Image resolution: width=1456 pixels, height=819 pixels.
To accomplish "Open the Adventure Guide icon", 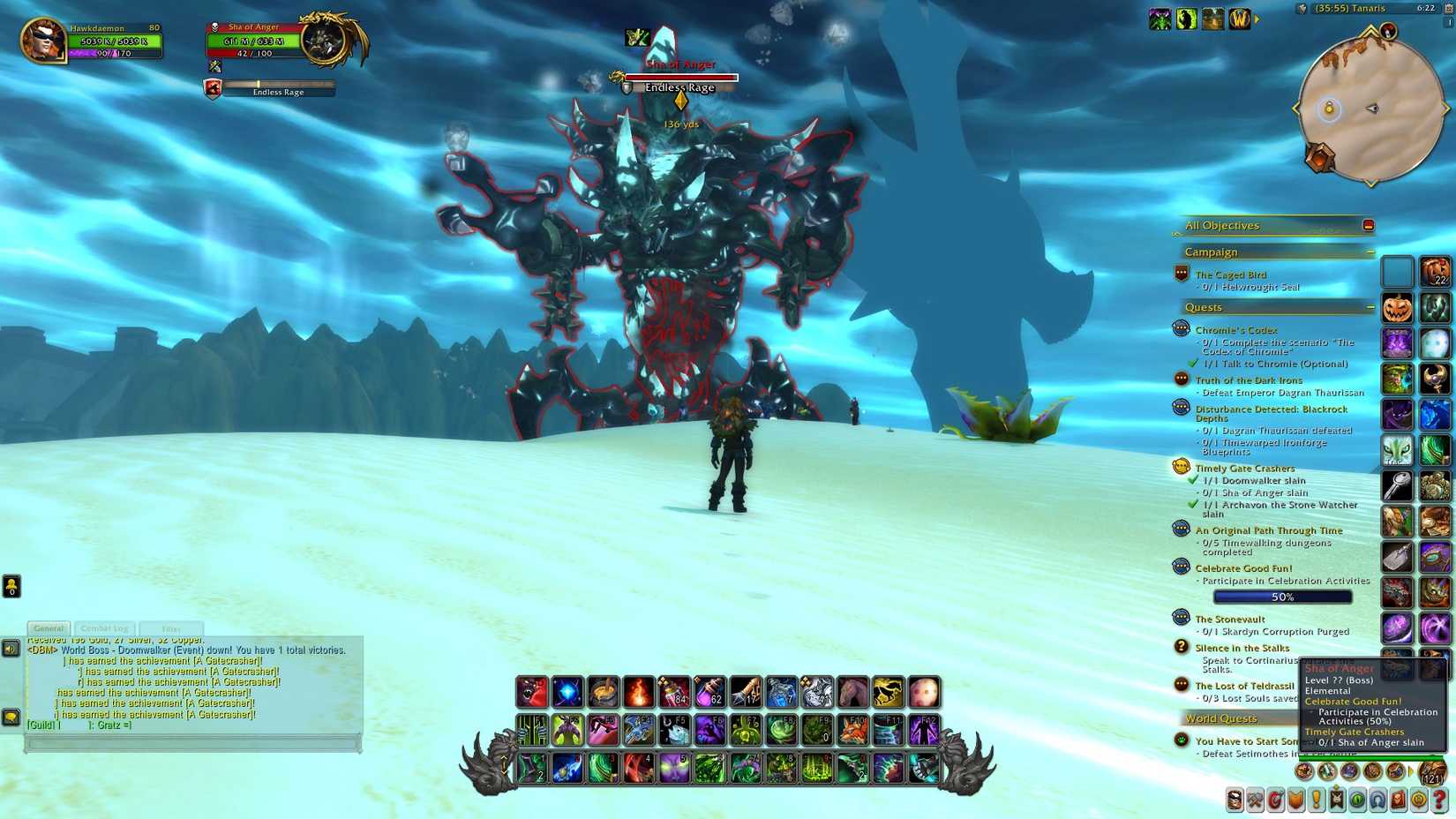I will pyautogui.click(x=1399, y=800).
